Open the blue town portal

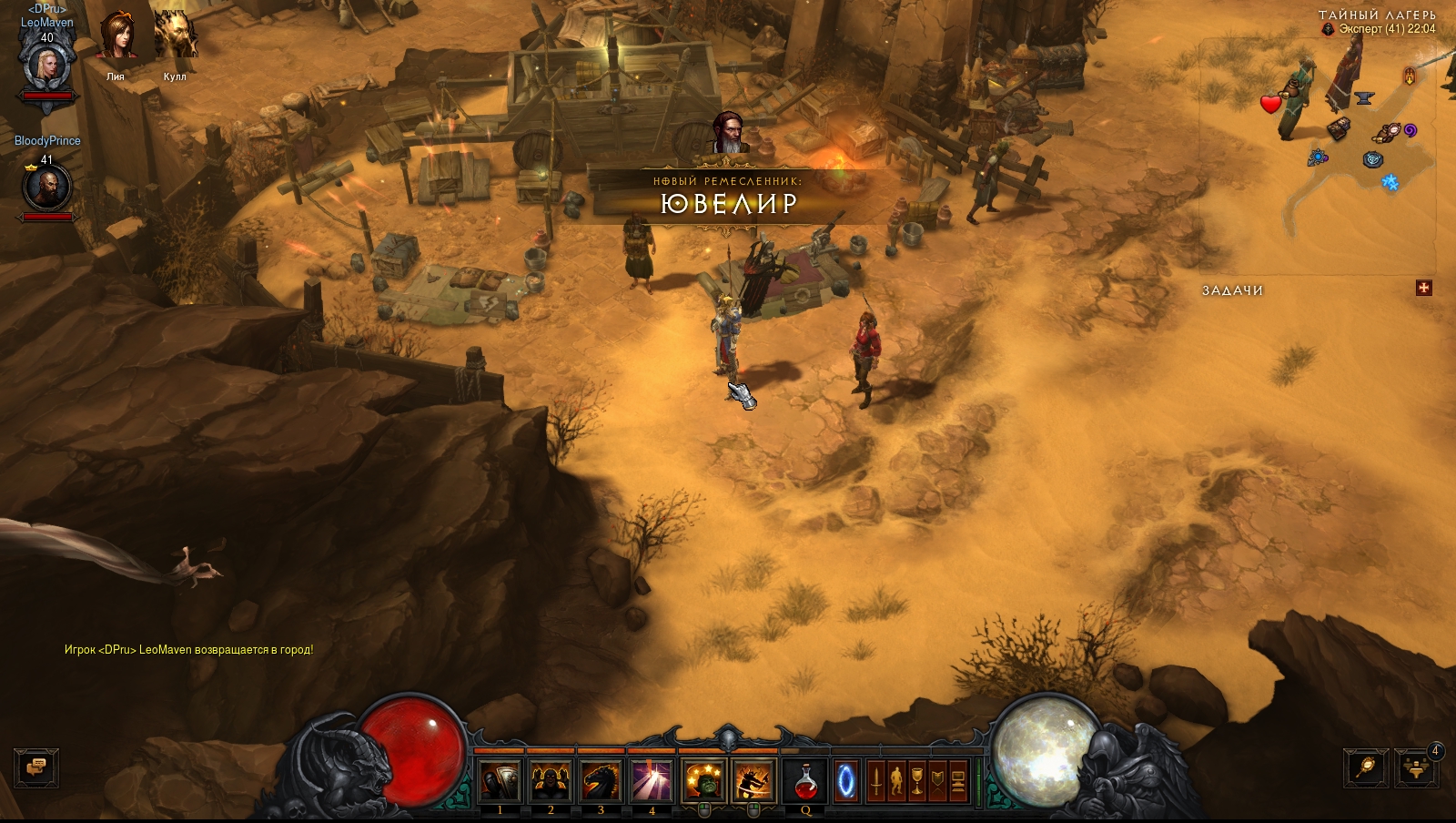click(846, 781)
